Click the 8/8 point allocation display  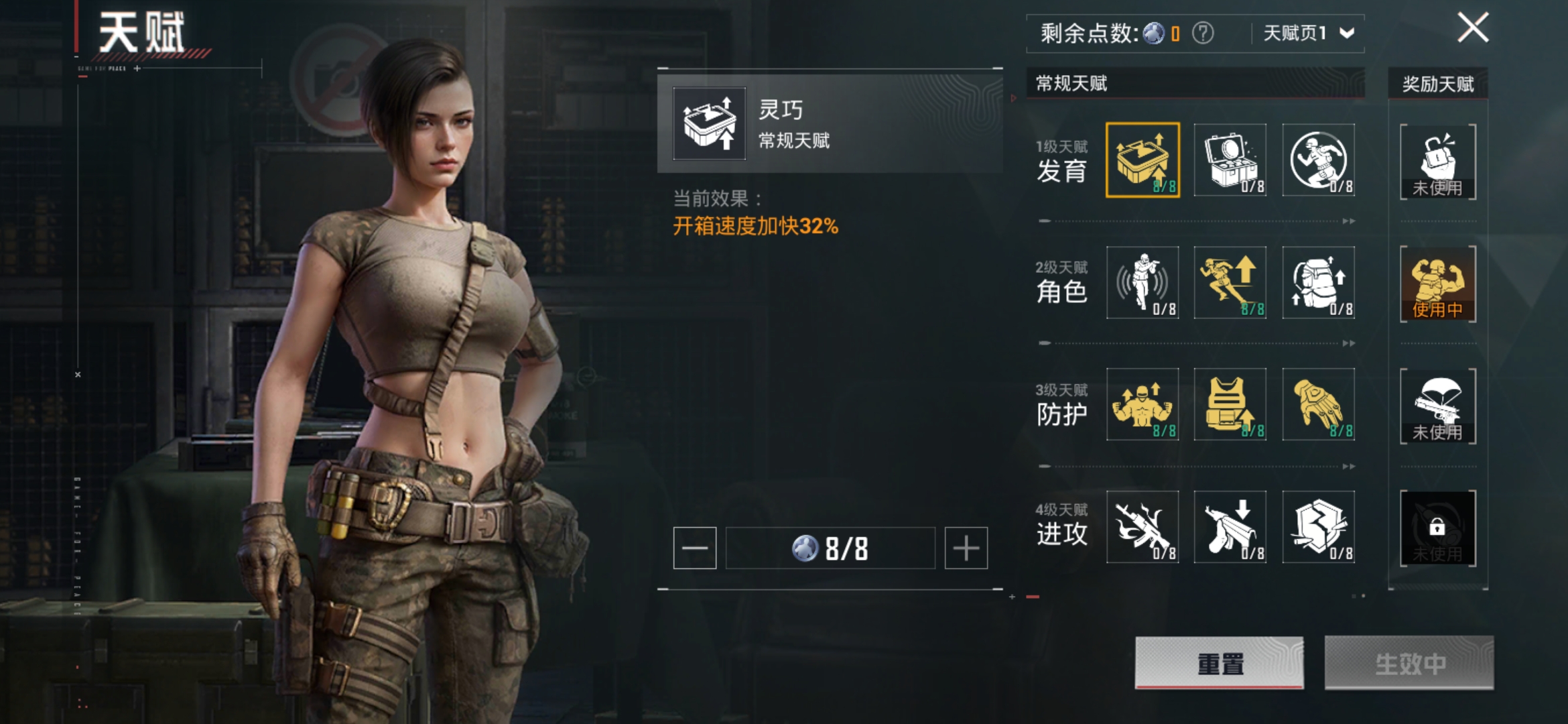(x=831, y=547)
